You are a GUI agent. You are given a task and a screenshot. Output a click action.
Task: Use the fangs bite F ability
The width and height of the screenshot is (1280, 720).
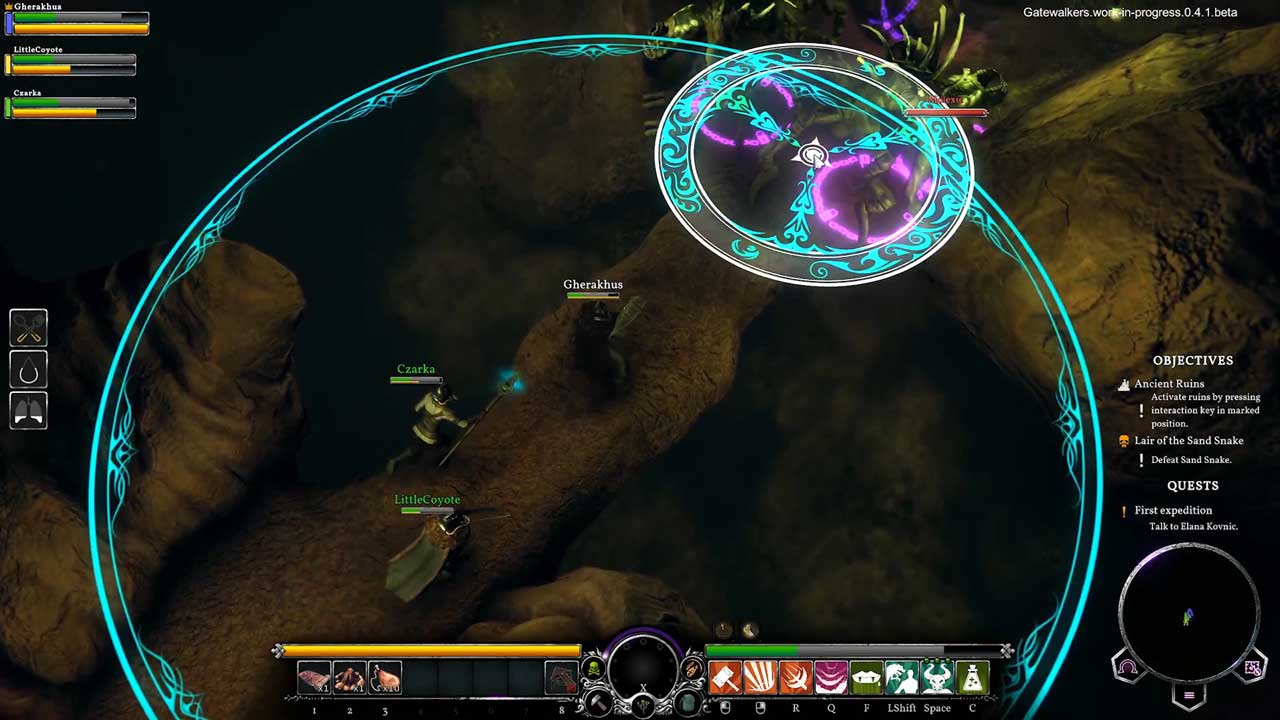point(866,678)
